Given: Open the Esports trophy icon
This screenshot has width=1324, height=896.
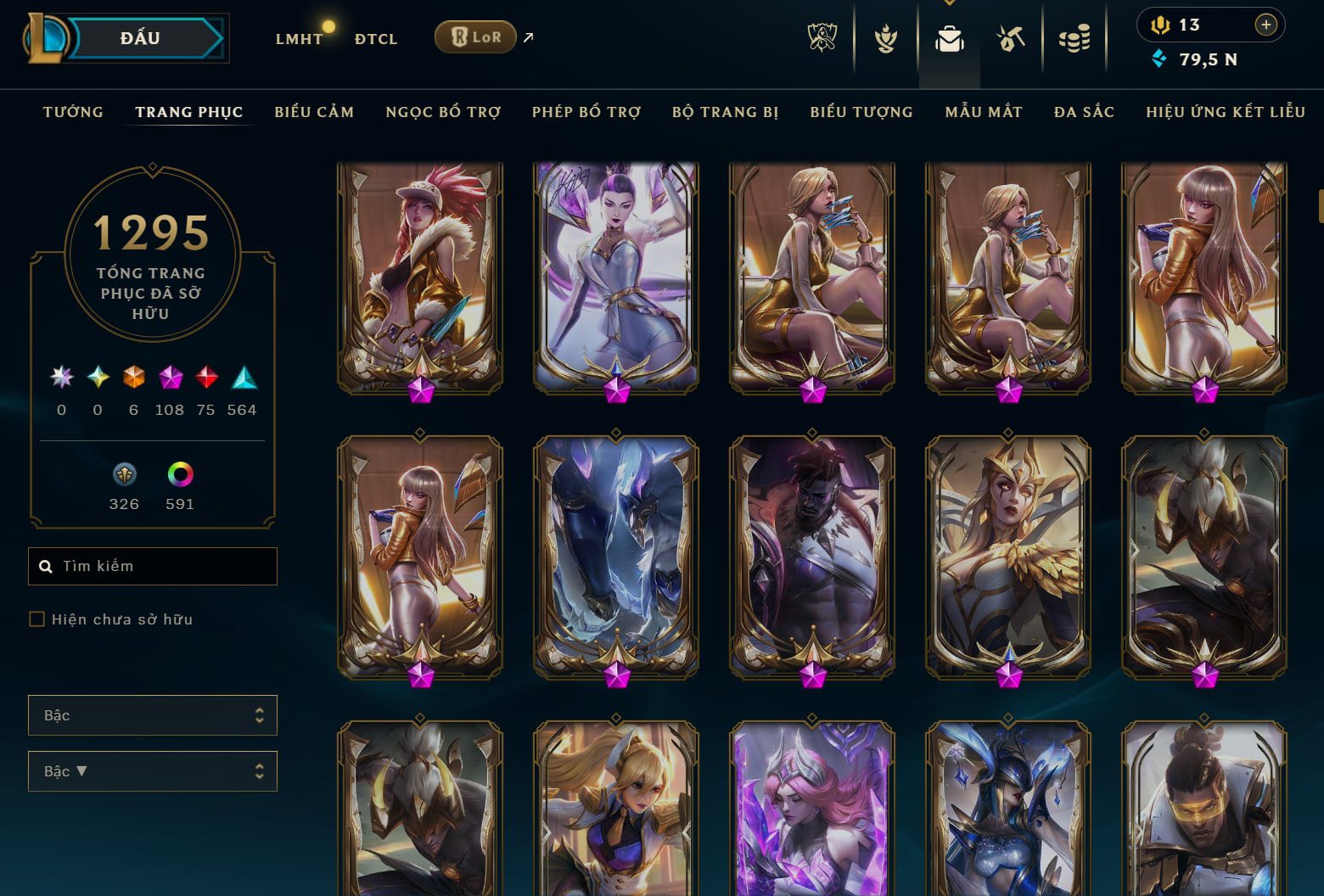Looking at the screenshot, I should 822,40.
